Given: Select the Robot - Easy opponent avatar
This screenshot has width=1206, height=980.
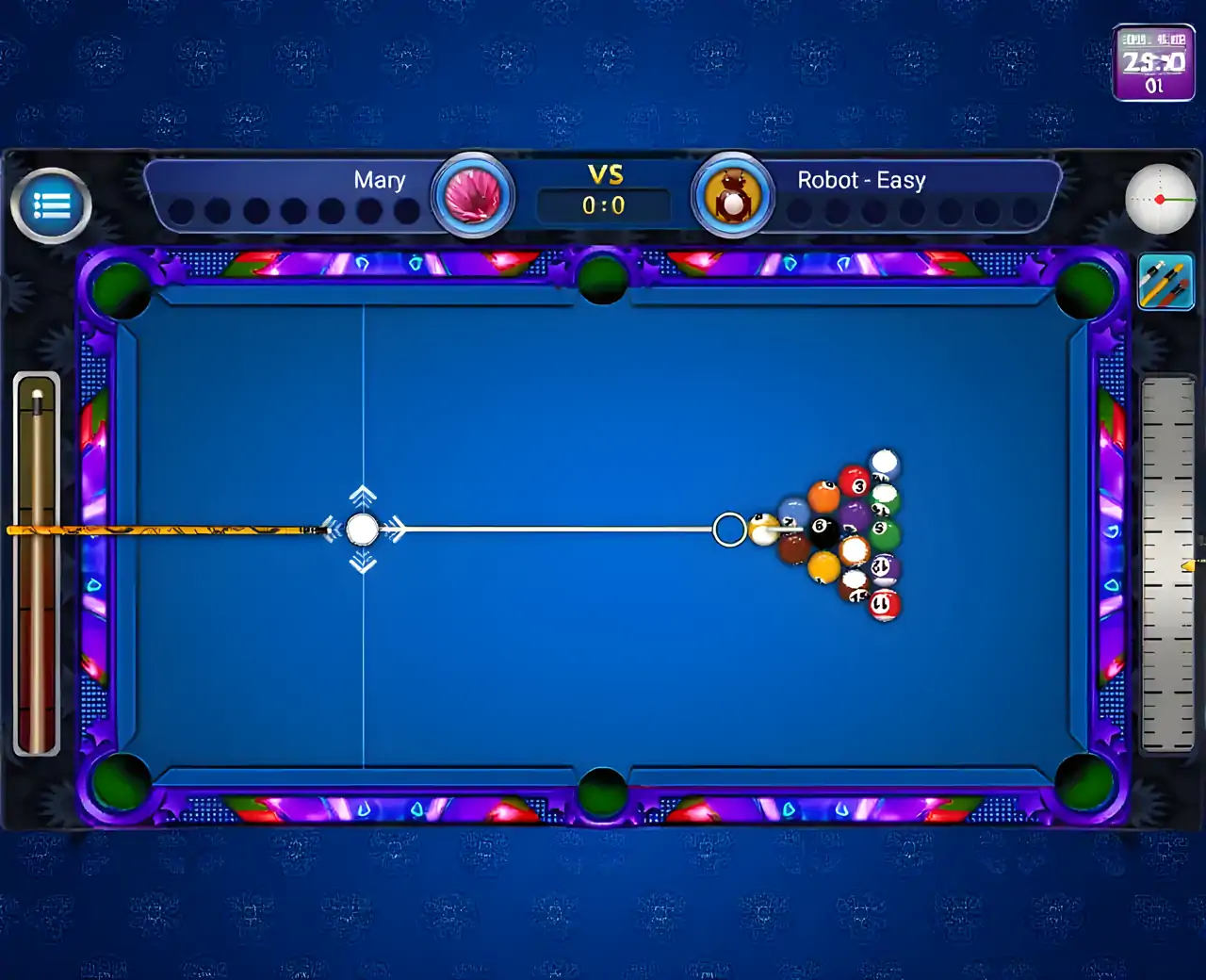Looking at the screenshot, I should (732, 196).
